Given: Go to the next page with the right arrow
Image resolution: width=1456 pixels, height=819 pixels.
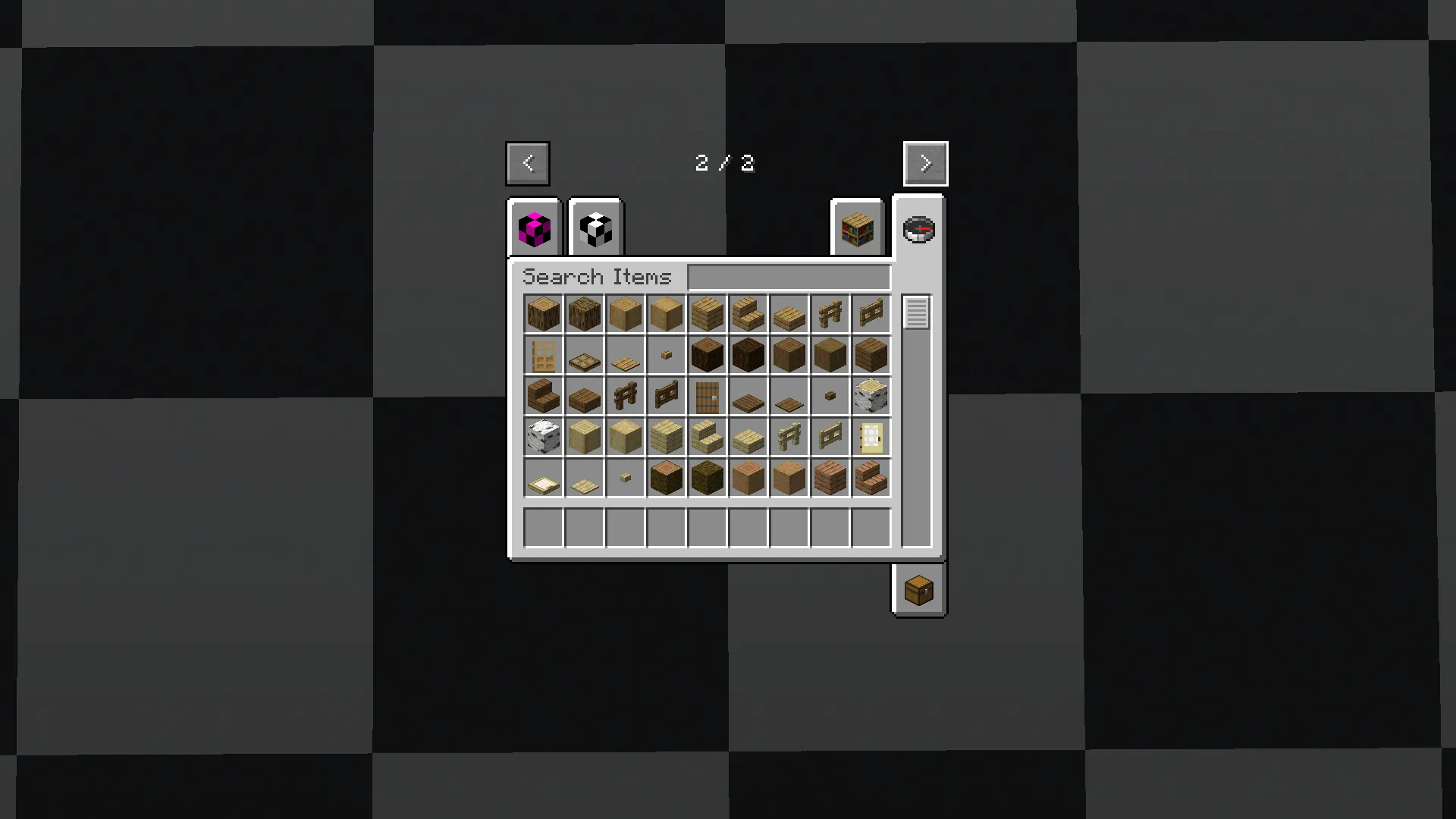Looking at the screenshot, I should pyautogui.click(x=925, y=163).
